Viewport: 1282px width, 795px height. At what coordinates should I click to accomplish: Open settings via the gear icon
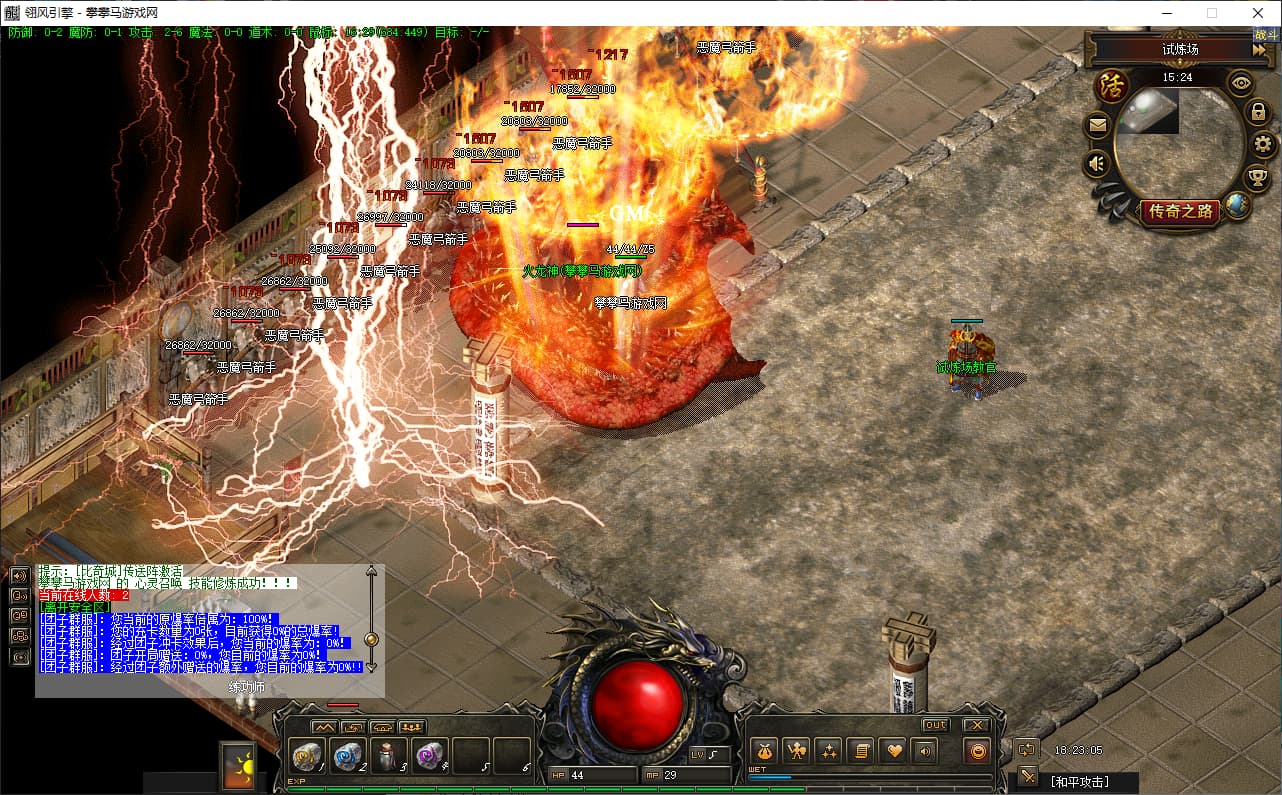[1263, 145]
